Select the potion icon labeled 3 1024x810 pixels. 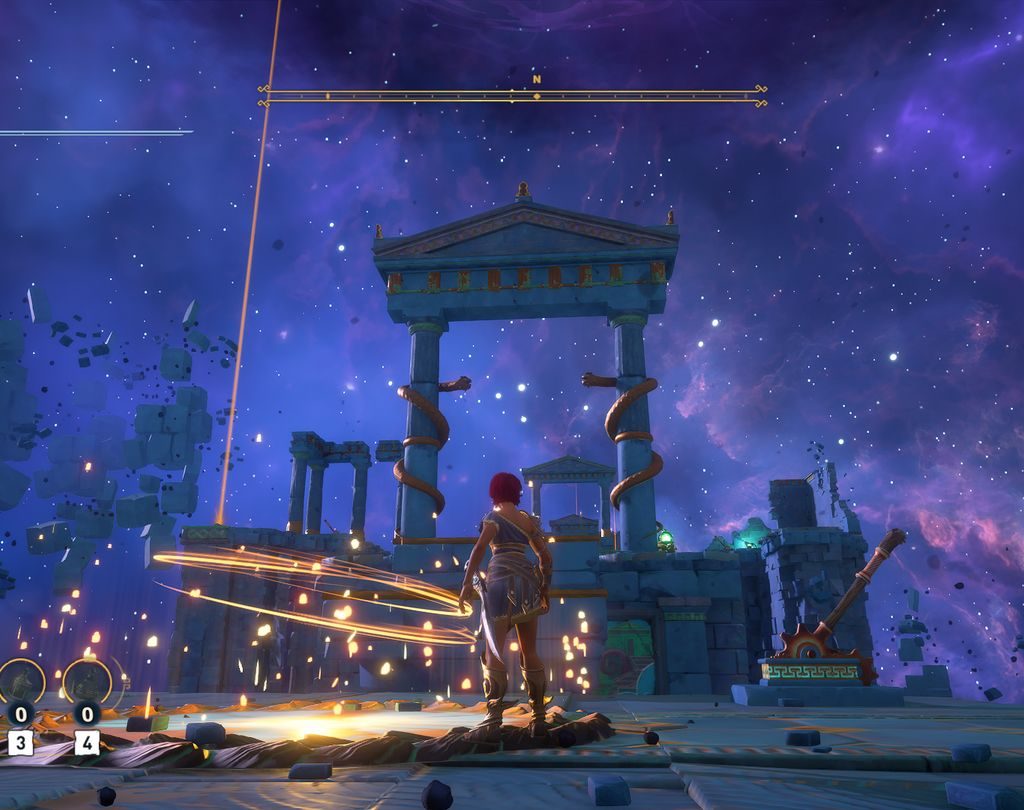(21, 682)
